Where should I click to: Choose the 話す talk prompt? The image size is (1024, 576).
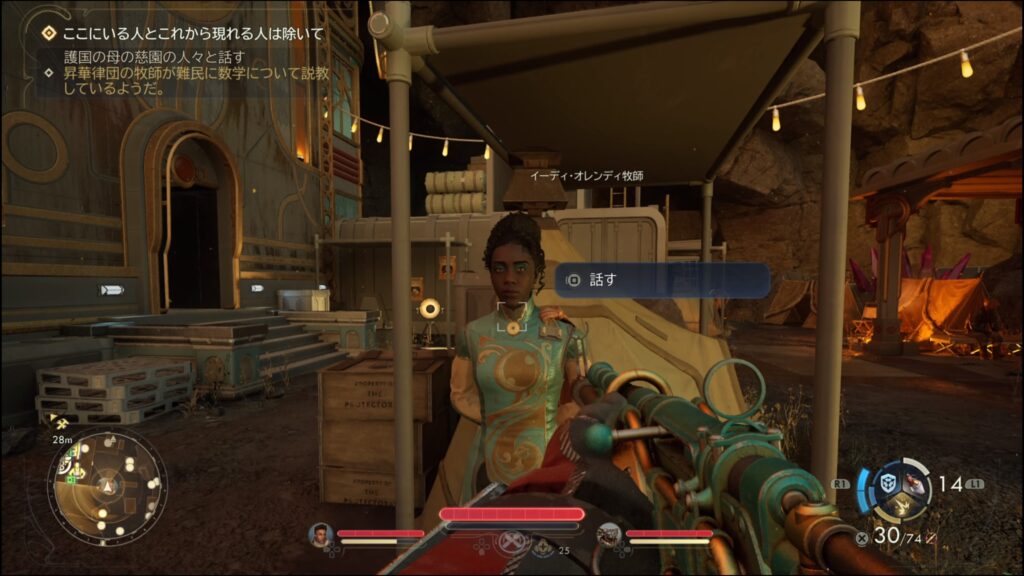click(x=662, y=280)
